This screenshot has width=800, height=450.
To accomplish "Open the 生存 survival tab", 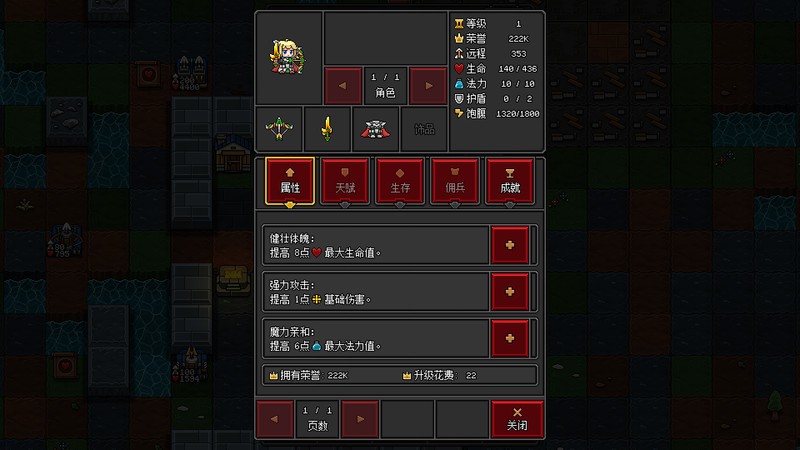I will 400,181.
